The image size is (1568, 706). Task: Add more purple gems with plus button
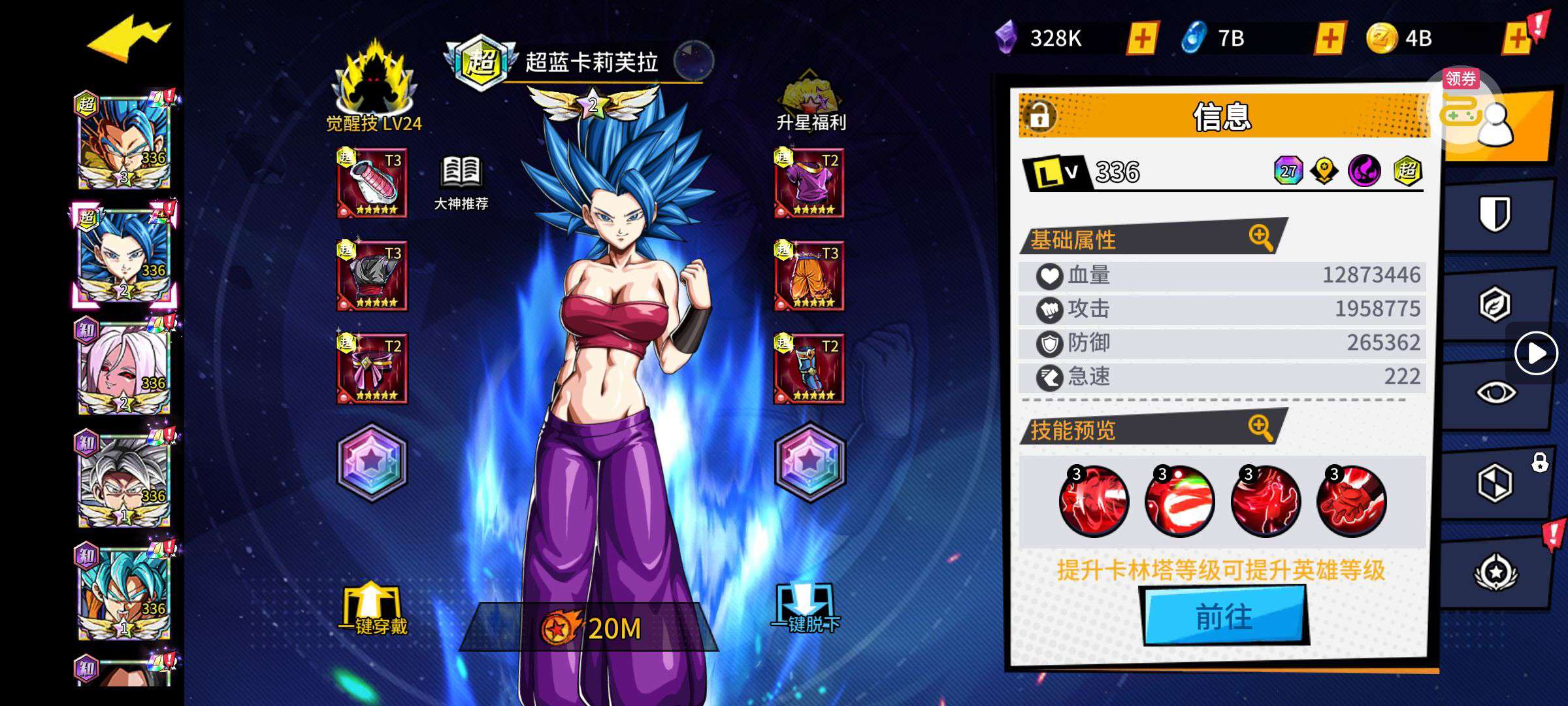pyautogui.click(x=1142, y=39)
